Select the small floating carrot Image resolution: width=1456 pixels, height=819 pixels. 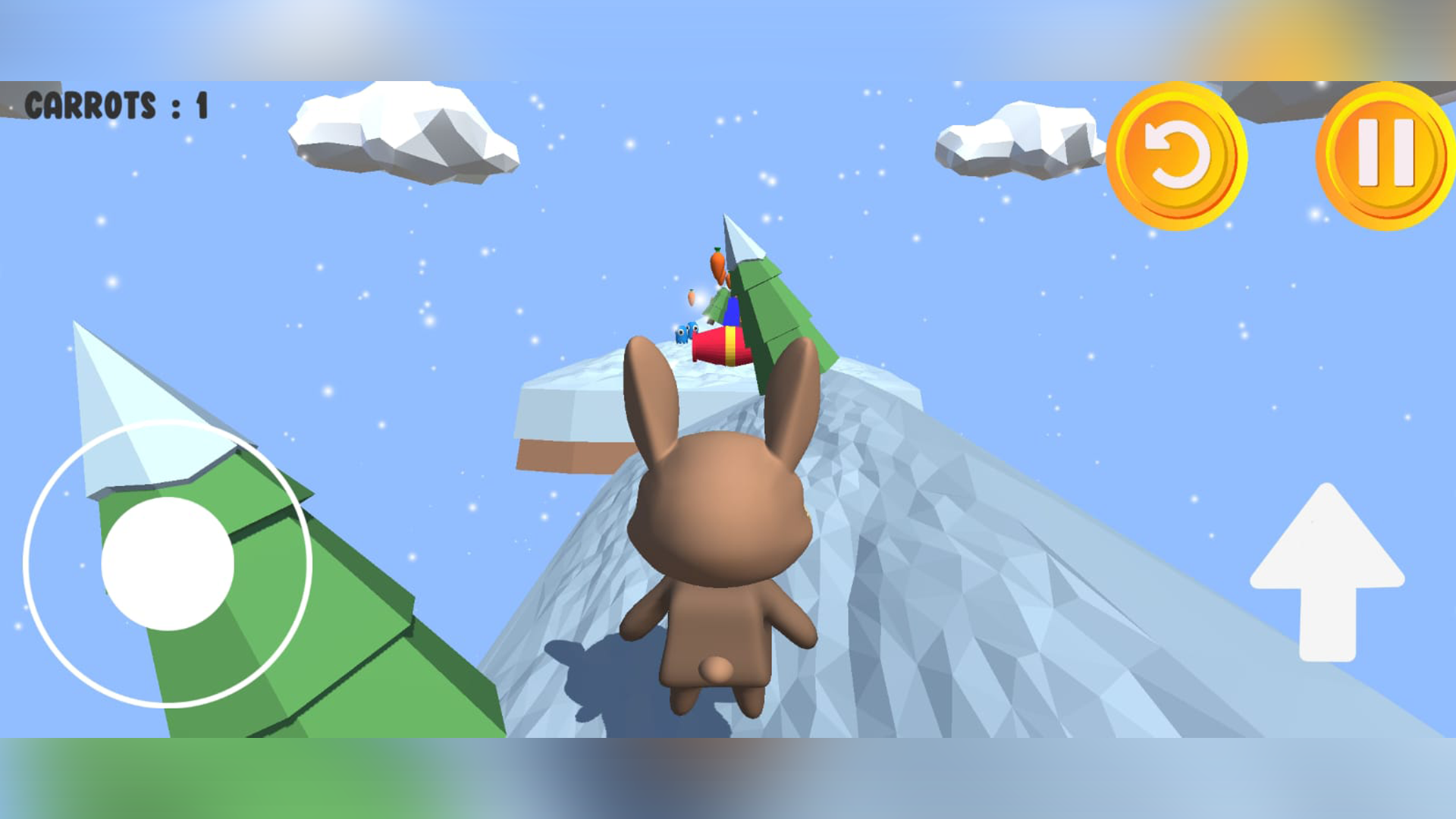[691, 297]
